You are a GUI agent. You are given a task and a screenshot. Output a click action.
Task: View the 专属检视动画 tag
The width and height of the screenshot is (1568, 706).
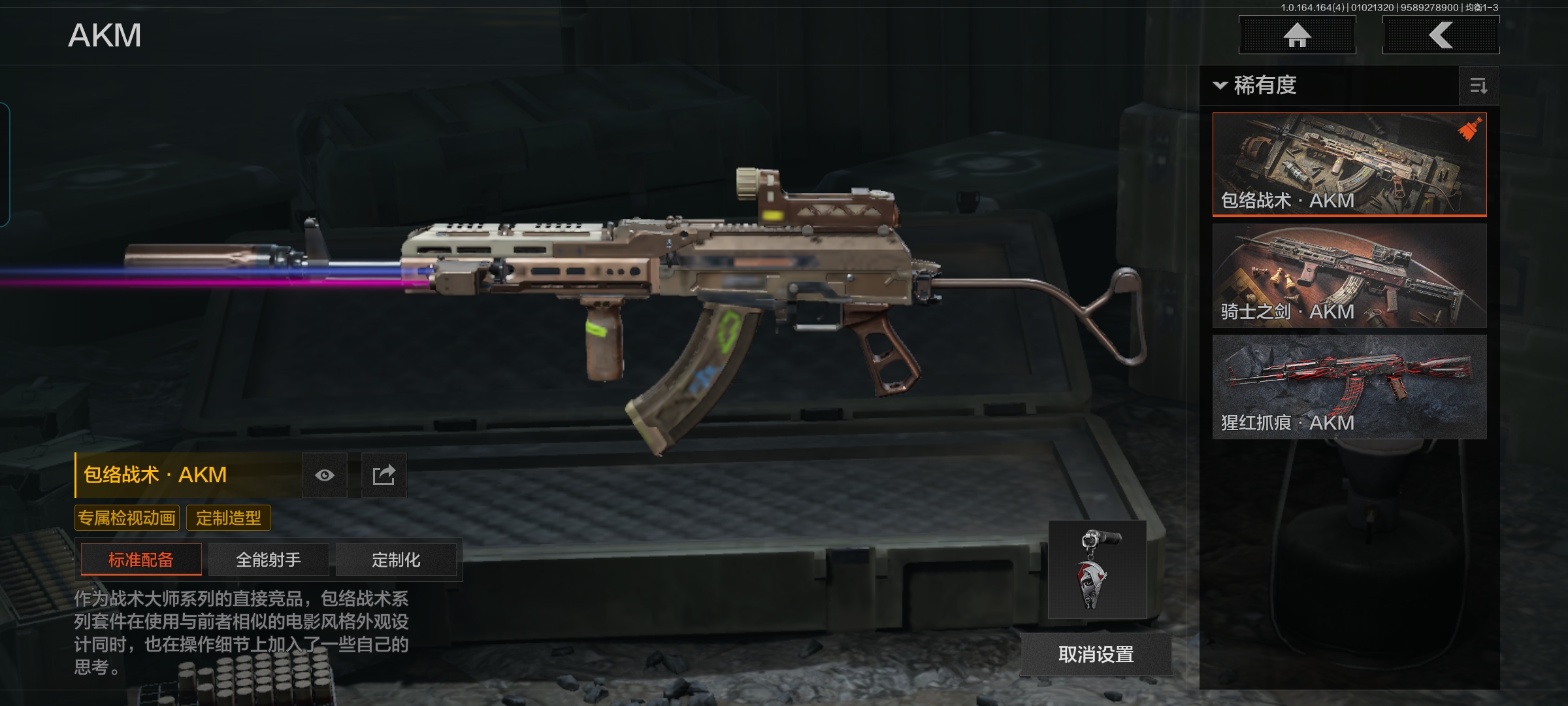tap(127, 518)
